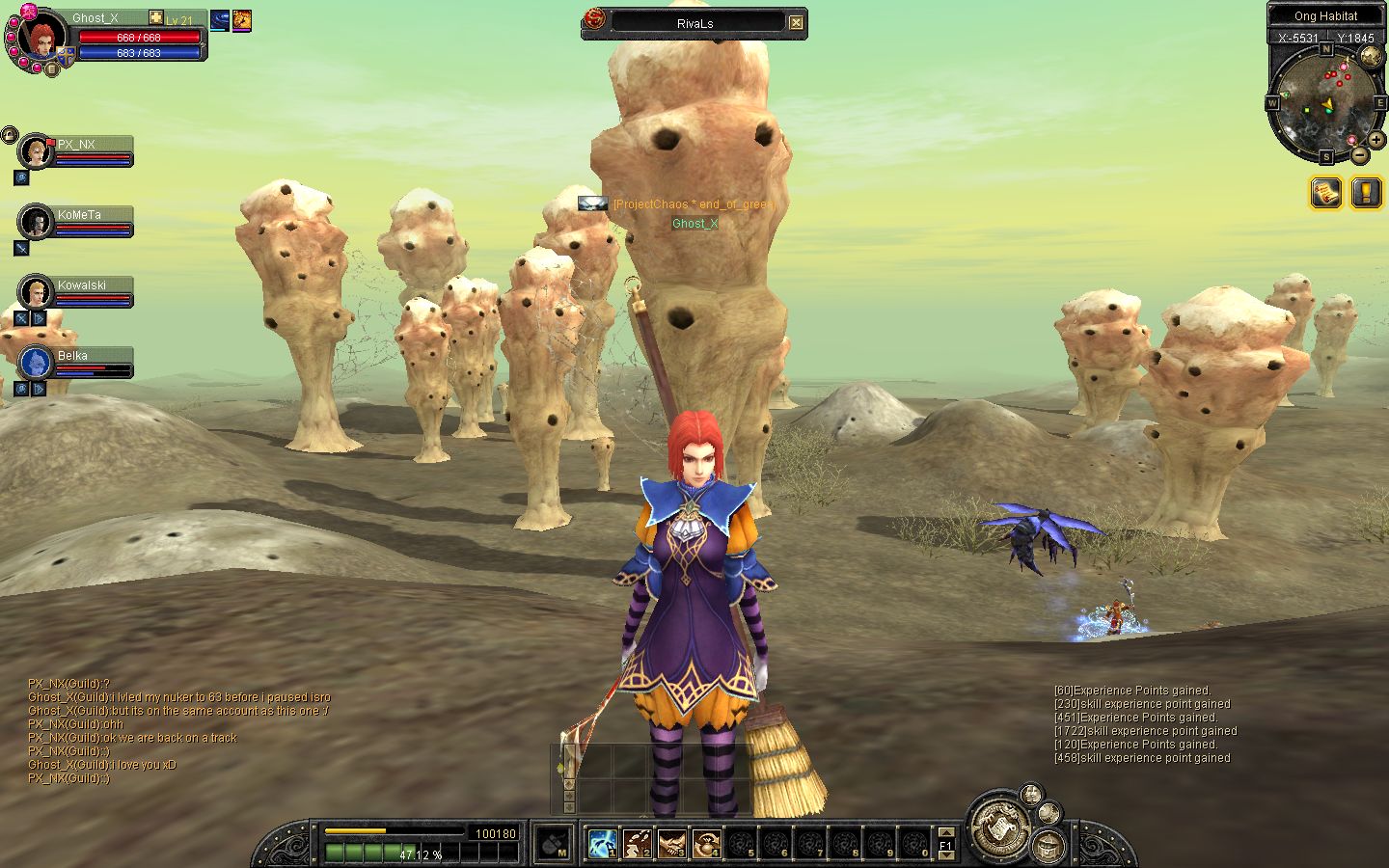This screenshot has height=868, width=1389.
Task: Open the quest scroll notification icon
Action: coord(1326,193)
